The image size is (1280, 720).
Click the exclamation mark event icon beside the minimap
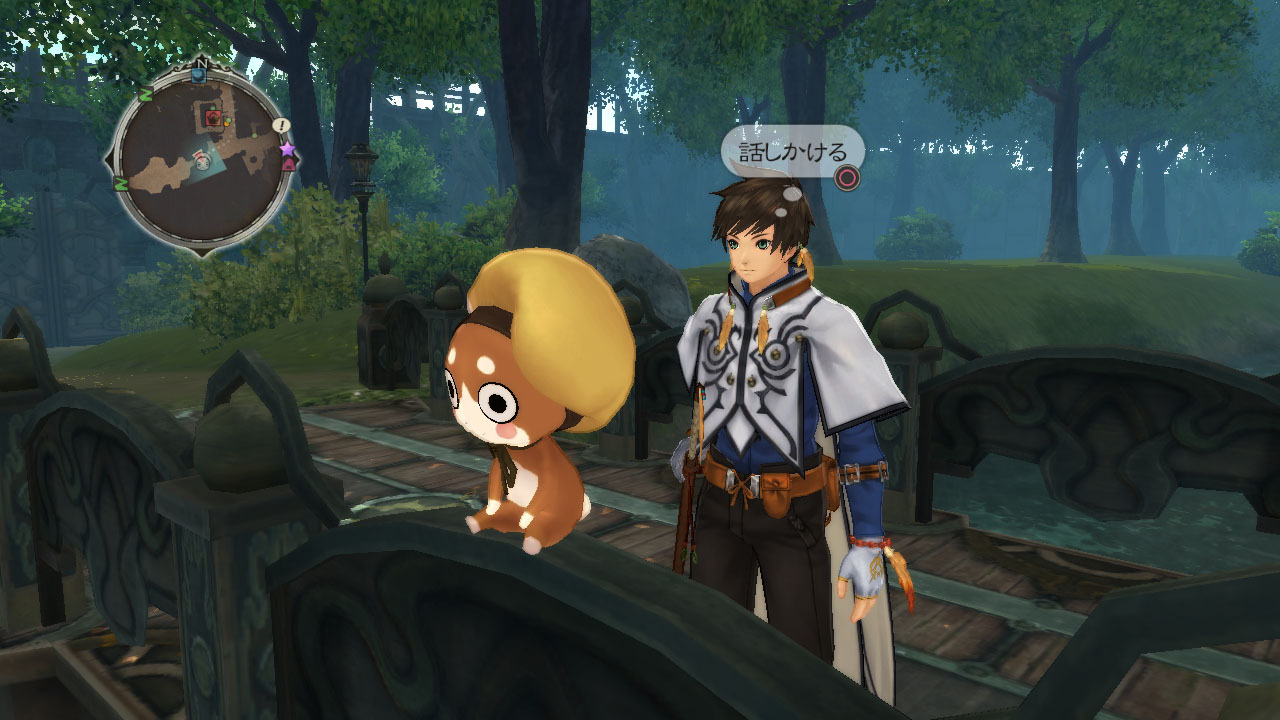tap(279, 124)
